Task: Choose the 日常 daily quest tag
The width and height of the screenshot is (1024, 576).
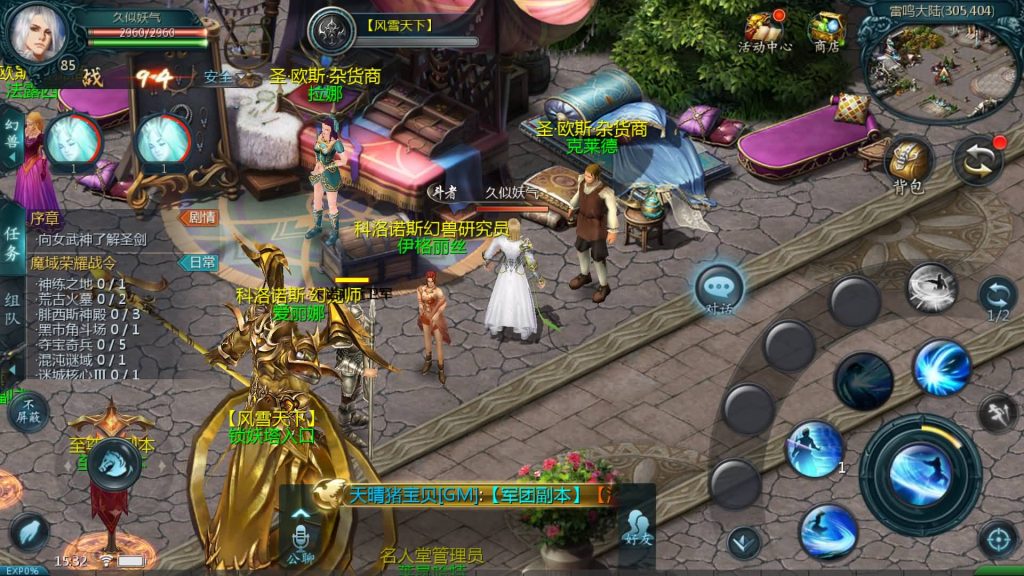Action: tap(198, 263)
